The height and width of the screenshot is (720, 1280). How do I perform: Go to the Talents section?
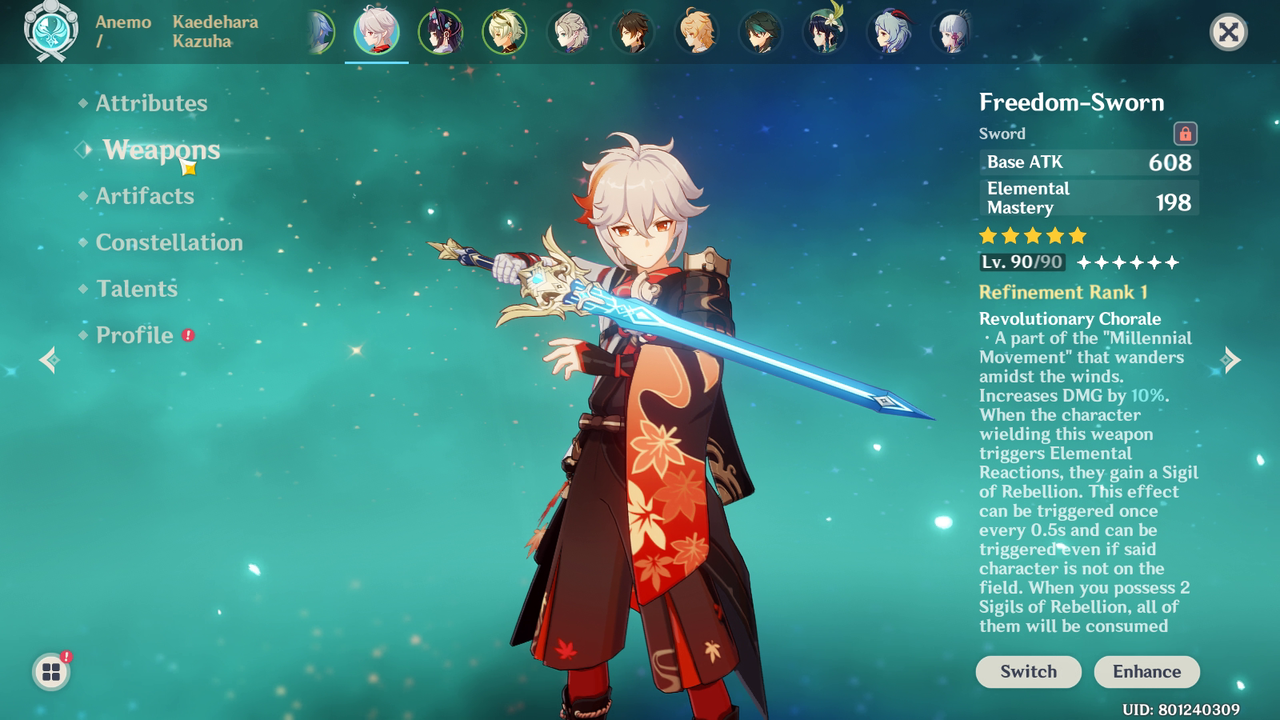(137, 289)
